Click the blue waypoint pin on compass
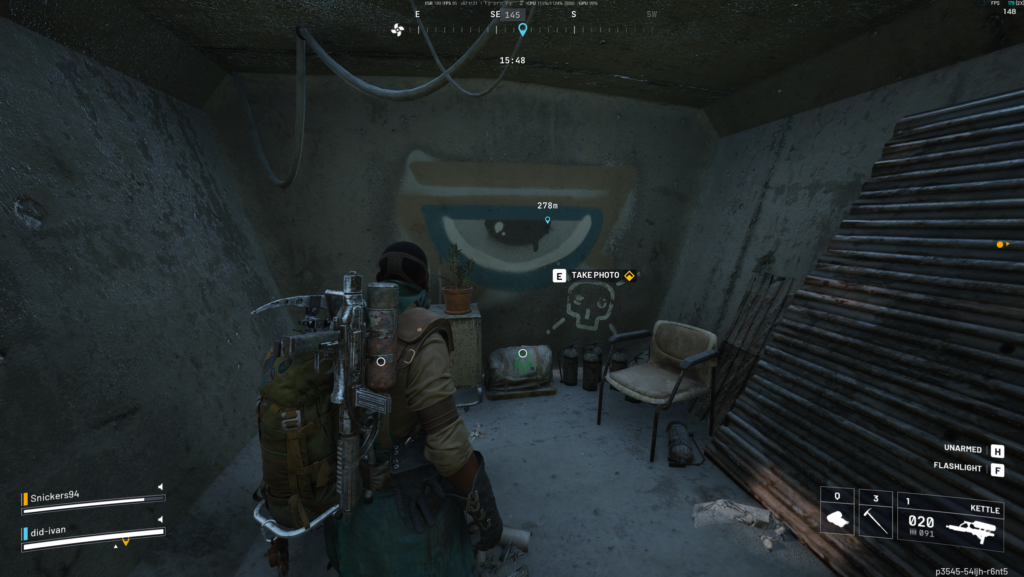The image size is (1024, 577). [x=522, y=30]
